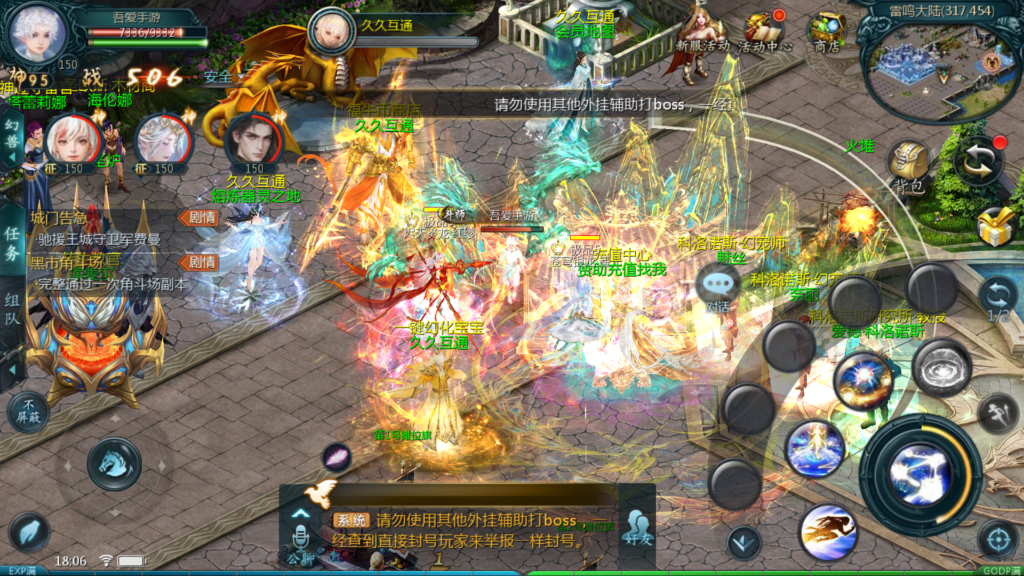
Task: Tap the crosshair target lock button
Action: [997, 539]
